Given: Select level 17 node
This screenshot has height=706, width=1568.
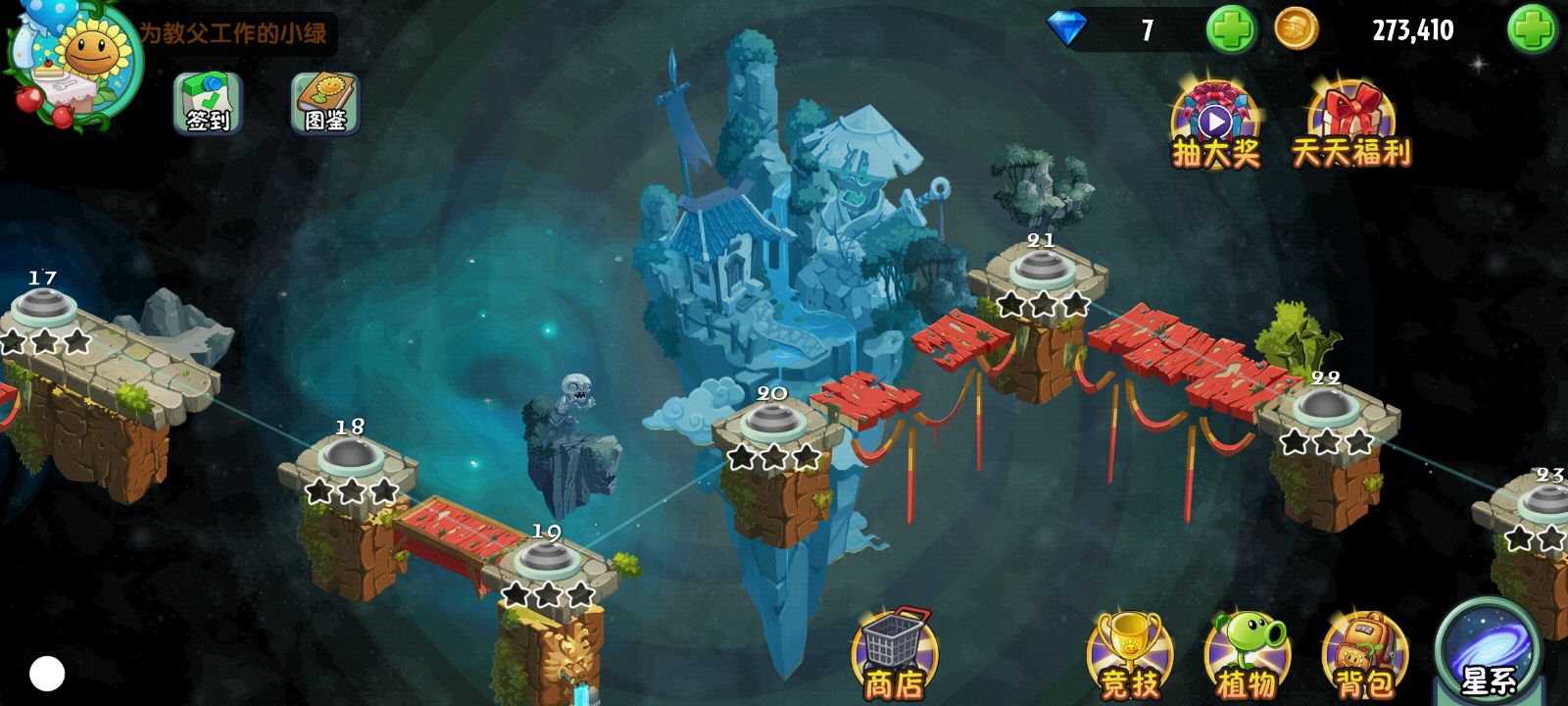Looking at the screenshot, I should click(41, 307).
